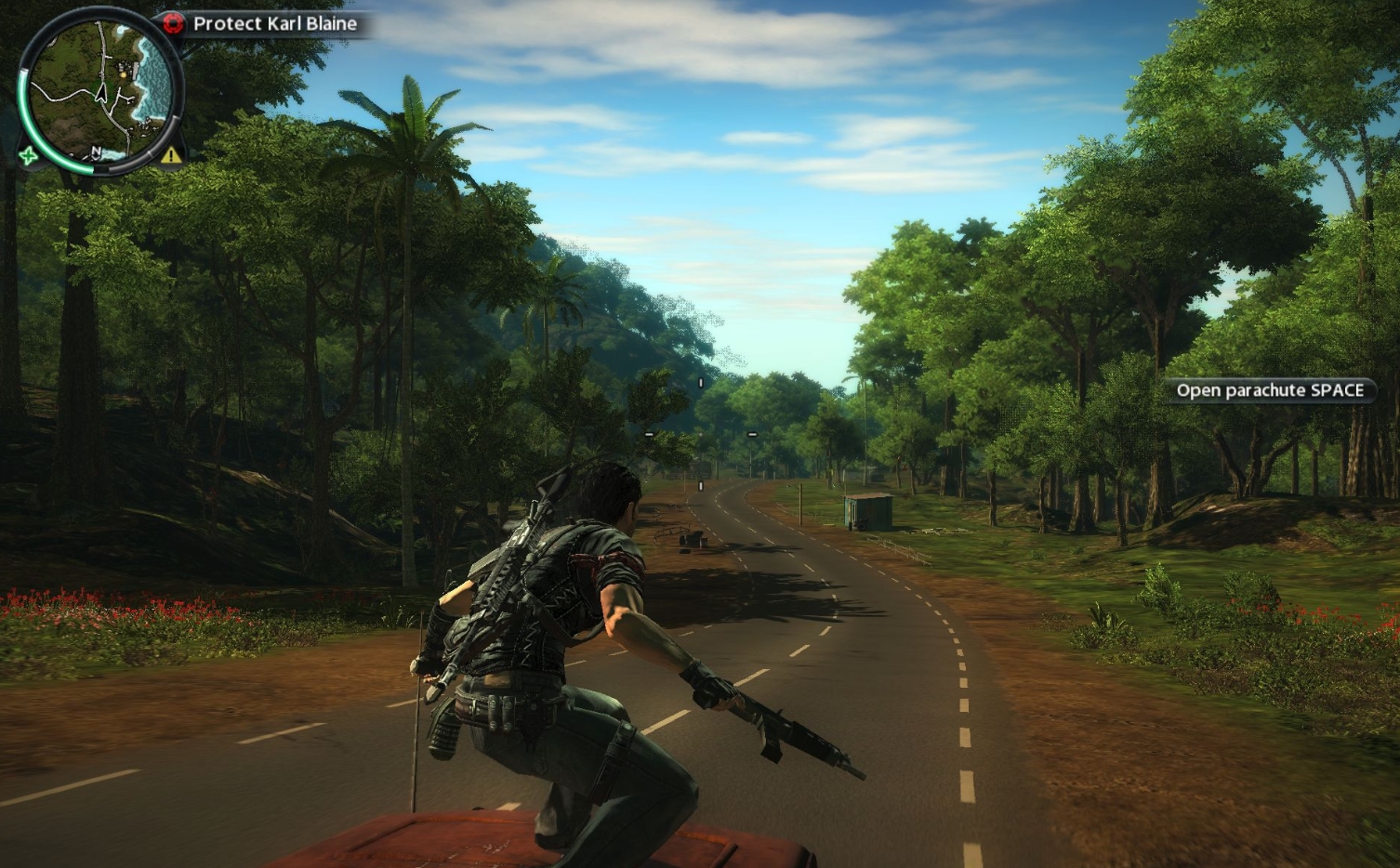Viewport: 1400px width, 868px height.
Task: Select the yellow waypoint dot on the minimap
Action: [x=124, y=75]
